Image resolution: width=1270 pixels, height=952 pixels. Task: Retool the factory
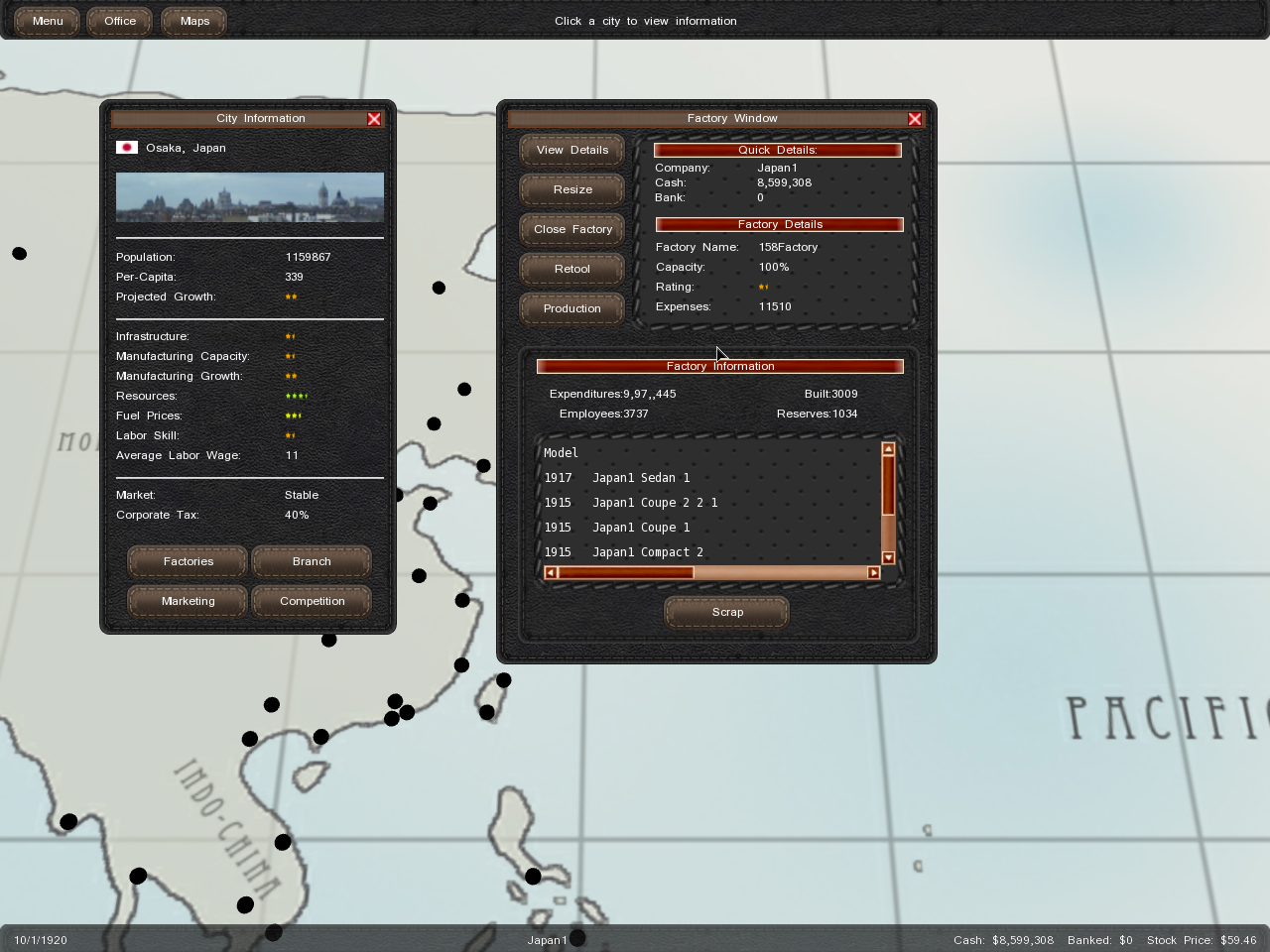pos(572,269)
